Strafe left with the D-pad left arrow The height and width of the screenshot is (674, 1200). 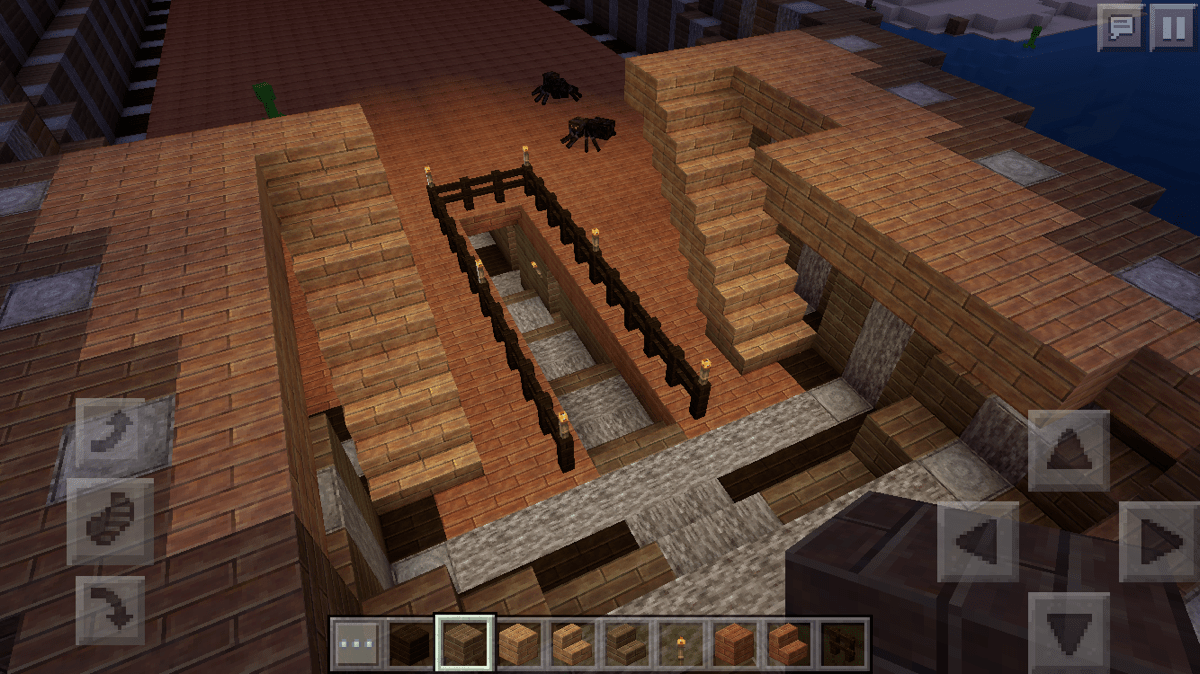tap(977, 541)
